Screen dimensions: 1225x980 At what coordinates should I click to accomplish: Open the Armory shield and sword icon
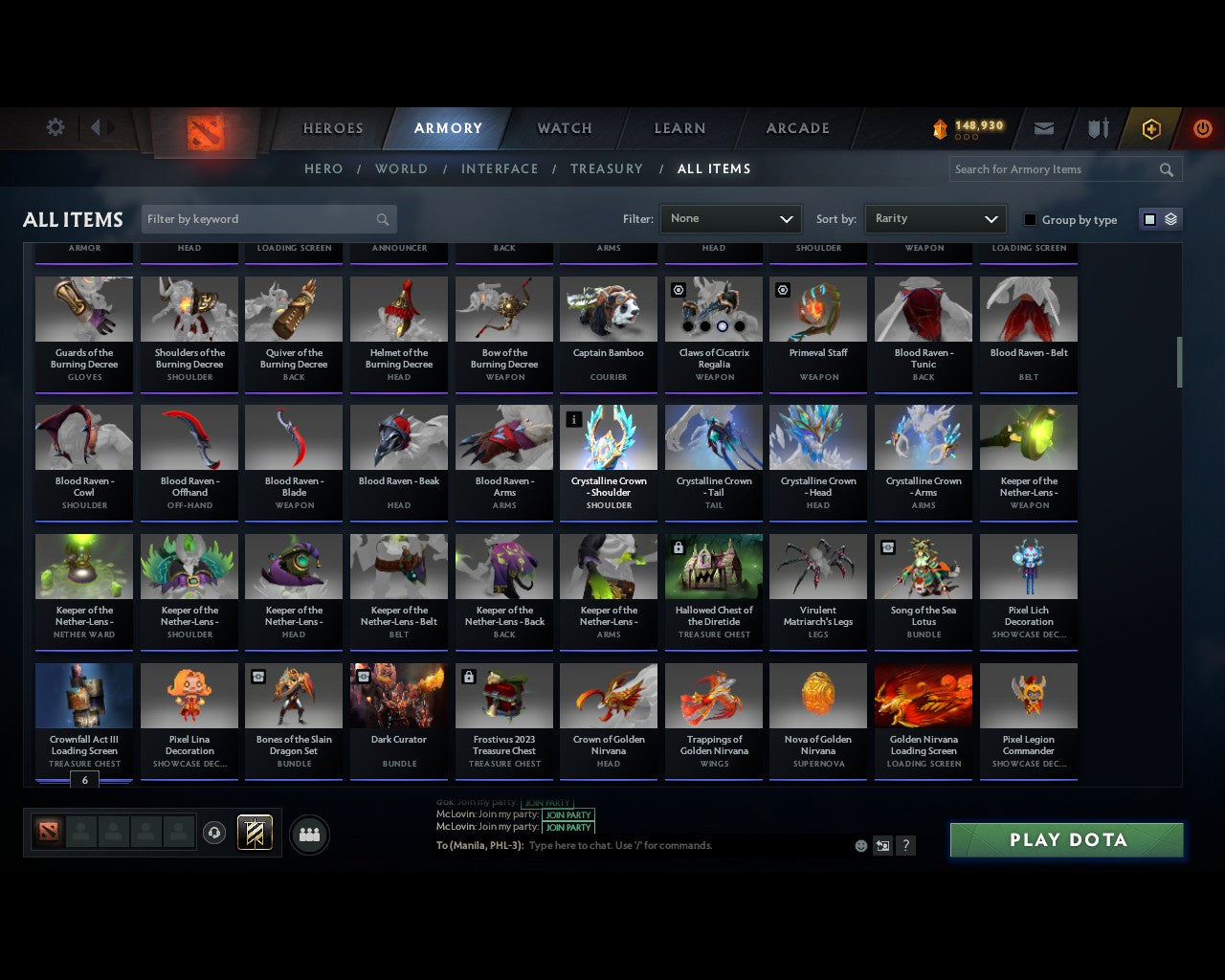point(1097,127)
